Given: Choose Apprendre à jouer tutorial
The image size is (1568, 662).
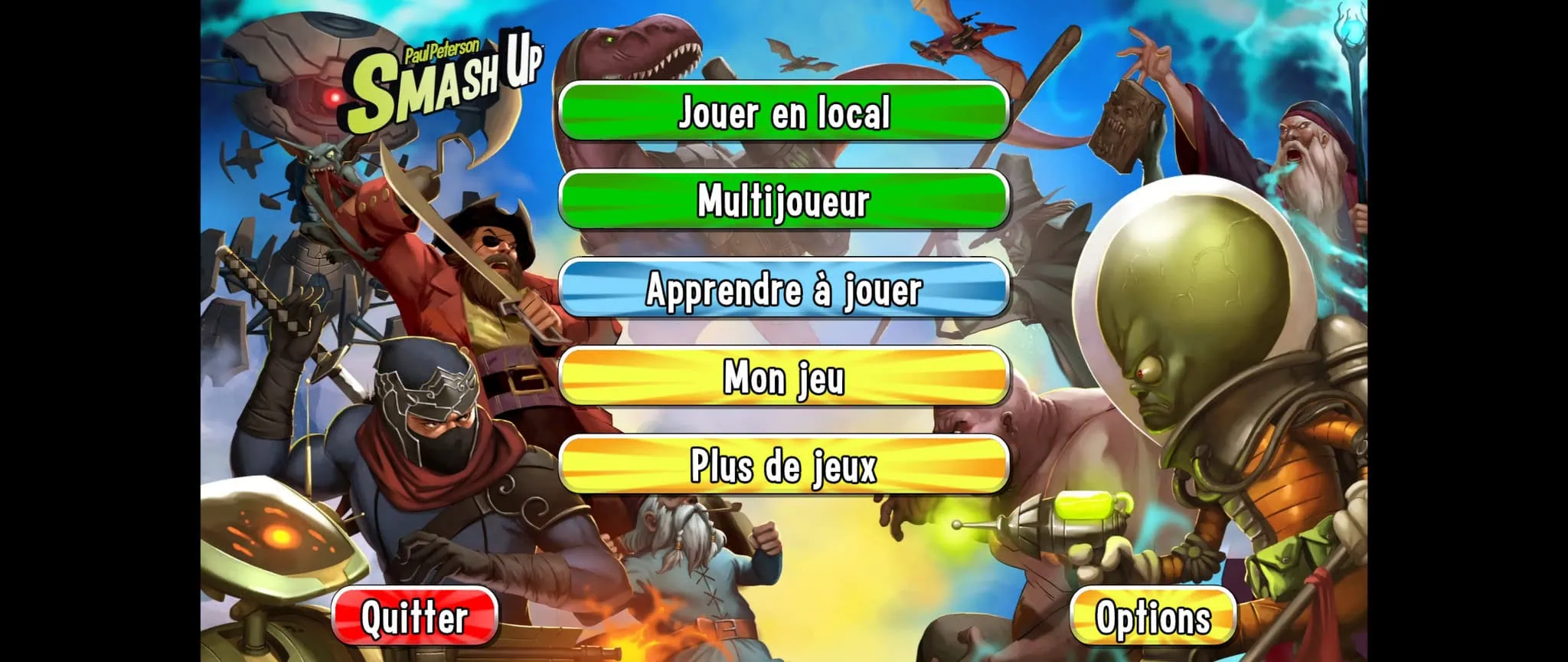Looking at the screenshot, I should (783, 289).
